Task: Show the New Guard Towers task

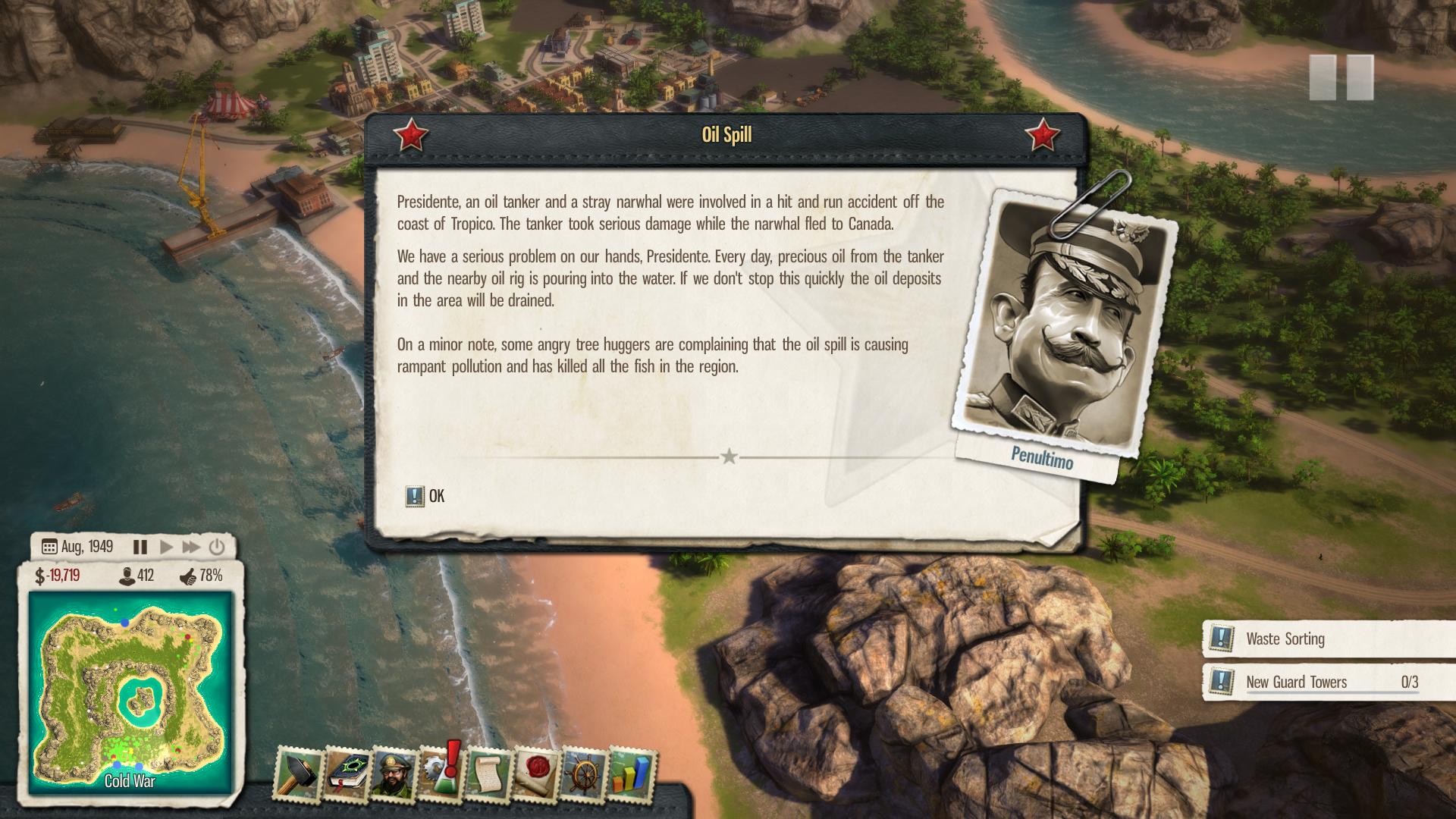Action: tap(1296, 682)
